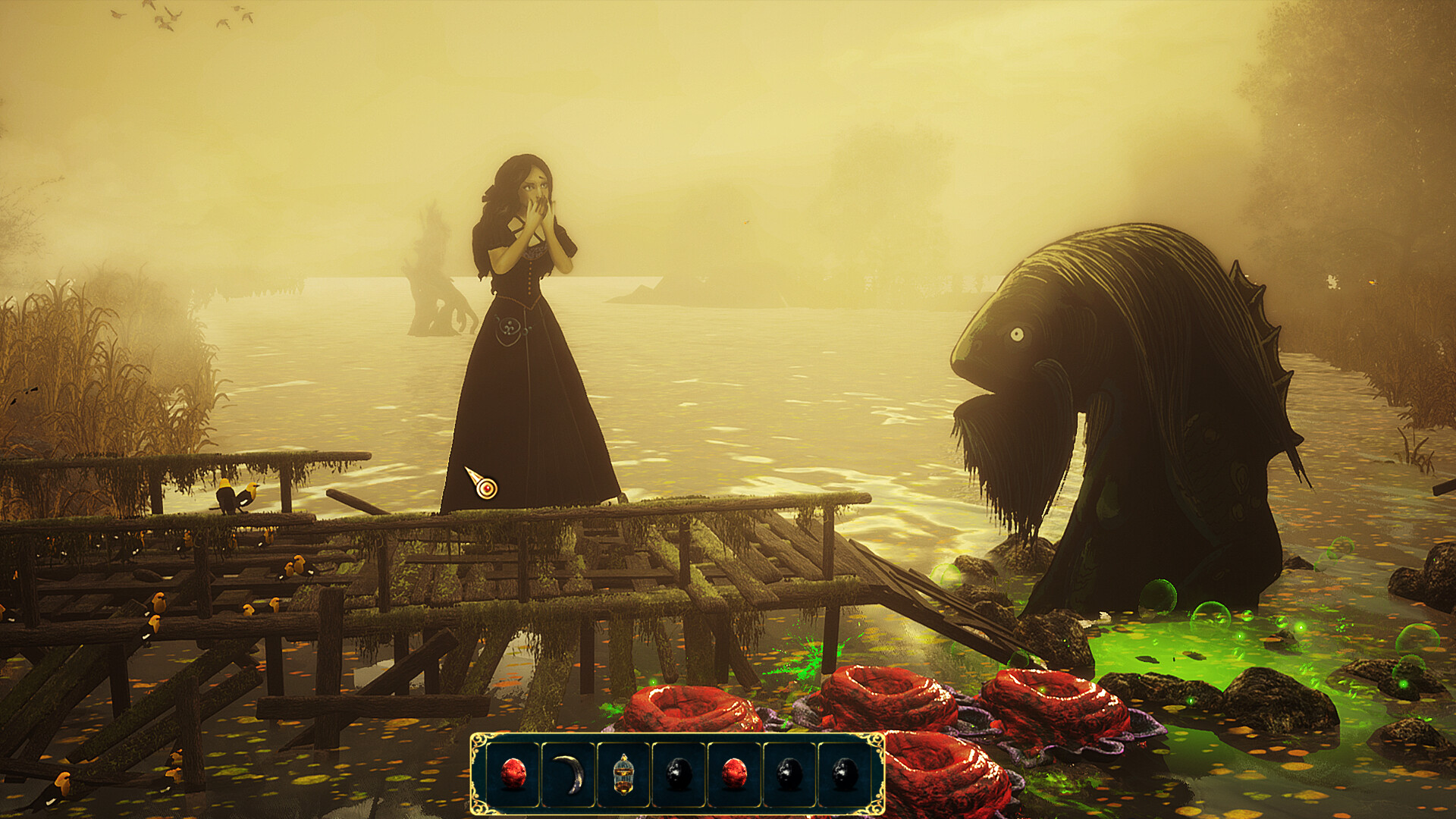Click the black egg next to the birdcage
This screenshot has width=1456, height=819.
pyautogui.click(x=679, y=774)
